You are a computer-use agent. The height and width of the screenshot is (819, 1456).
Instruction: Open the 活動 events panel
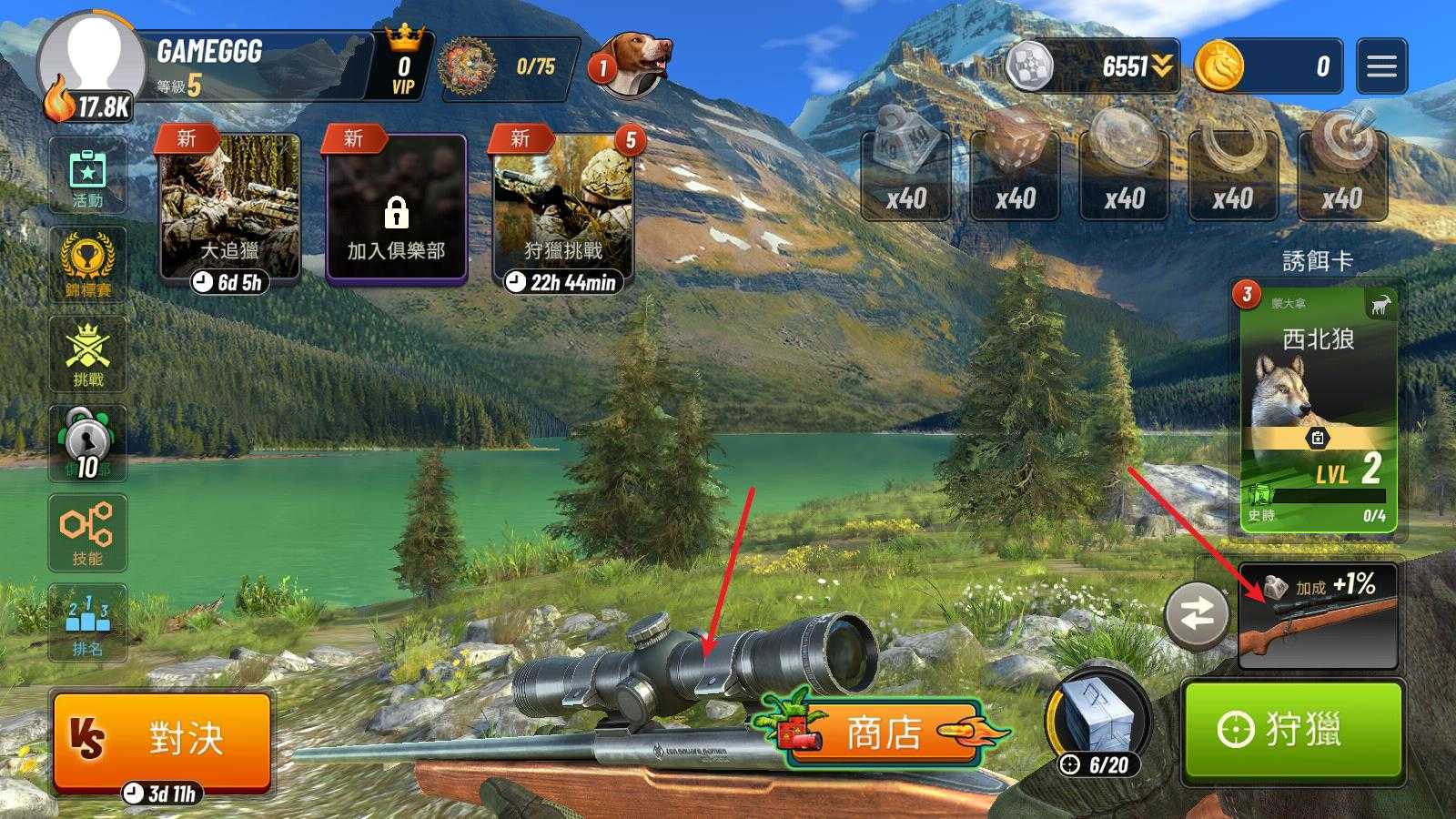tap(87, 177)
